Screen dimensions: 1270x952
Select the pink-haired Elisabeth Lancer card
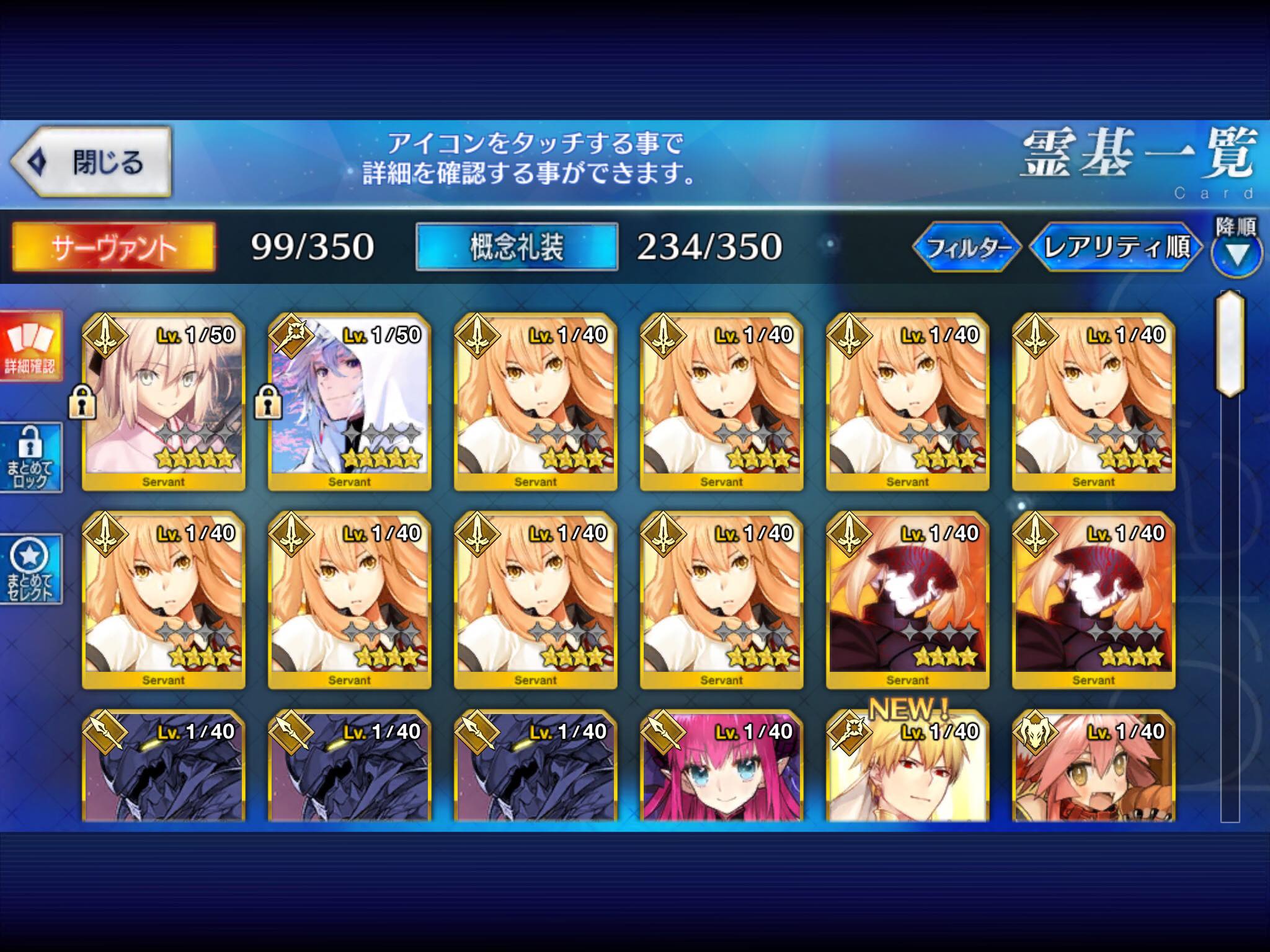(722, 767)
